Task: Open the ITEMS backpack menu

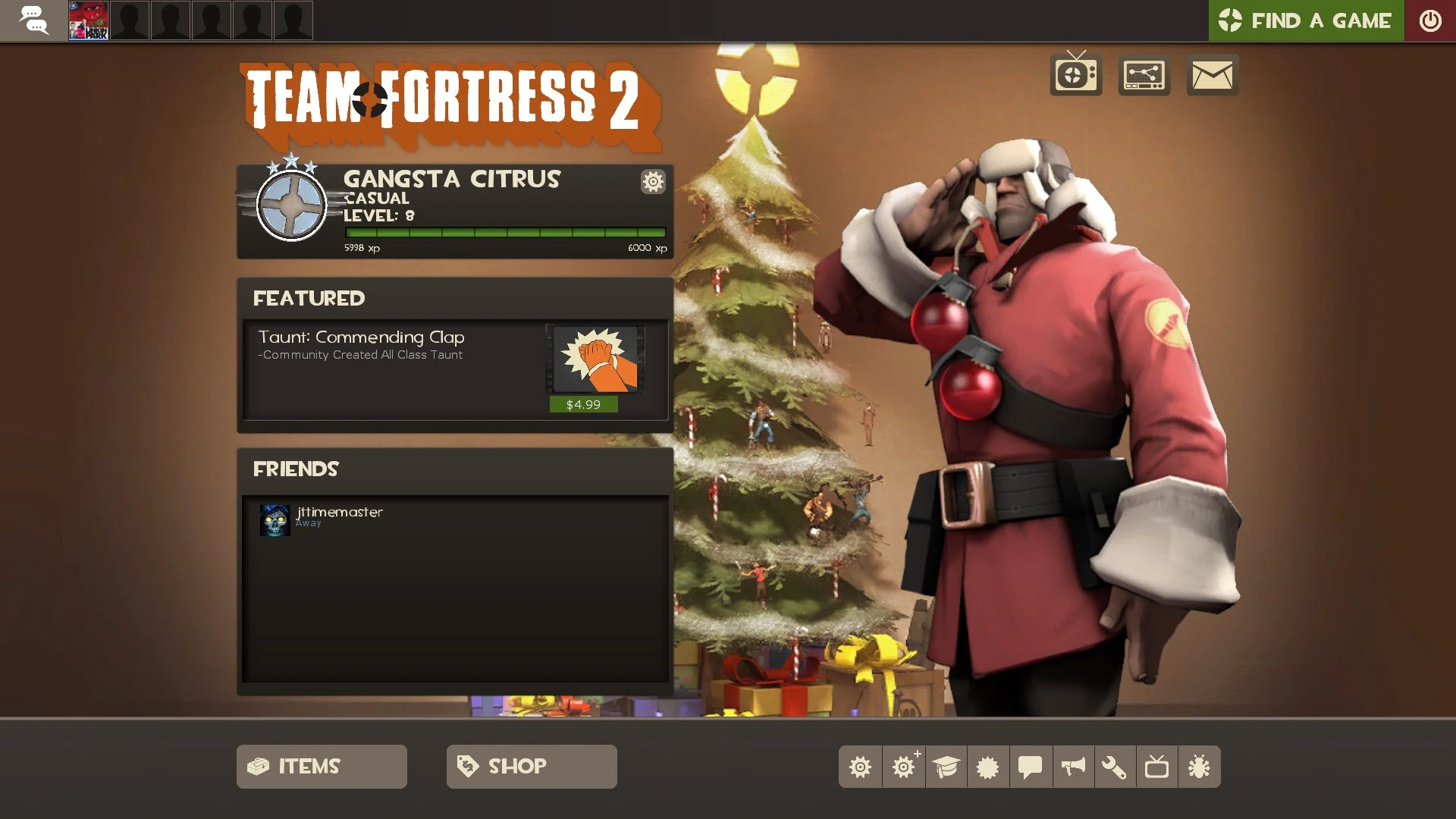Action: [x=321, y=766]
